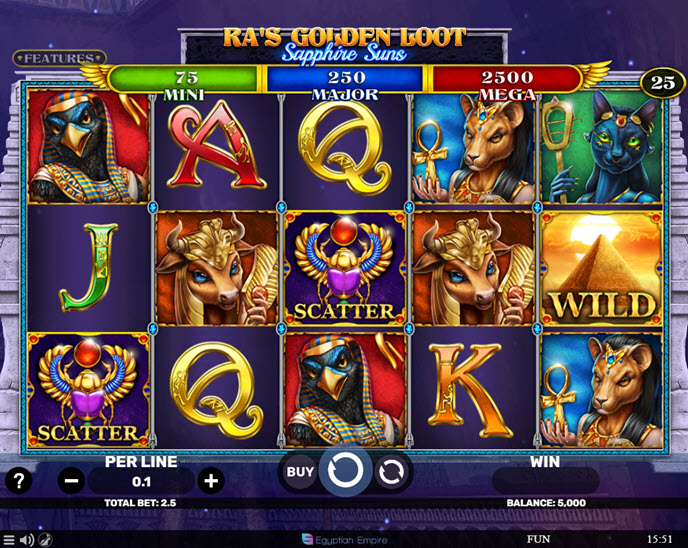688x548 pixels.
Task: Open the Buy bonus option
Action: pyautogui.click(x=300, y=471)
